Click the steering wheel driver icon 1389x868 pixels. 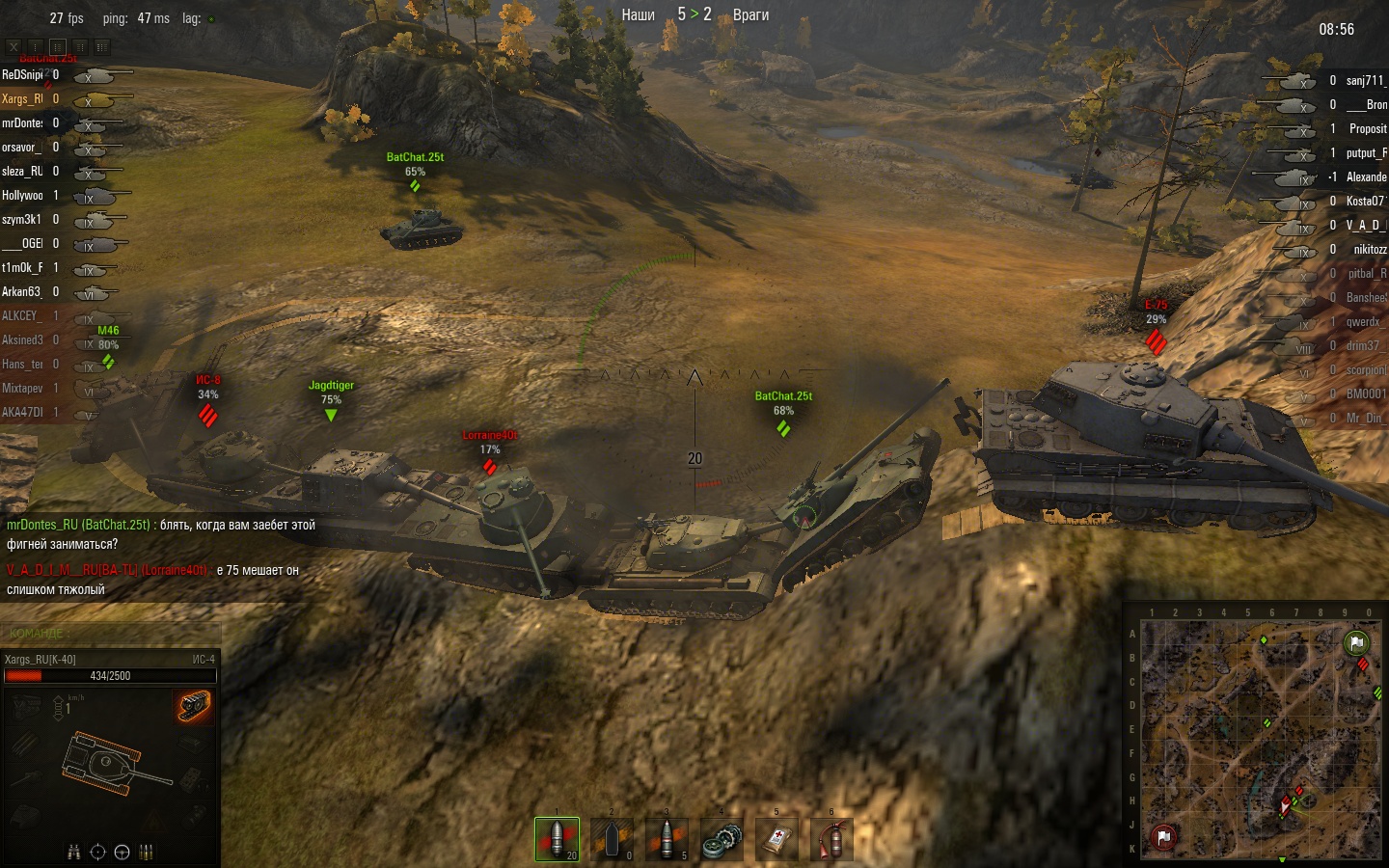[x=122, y=852]
